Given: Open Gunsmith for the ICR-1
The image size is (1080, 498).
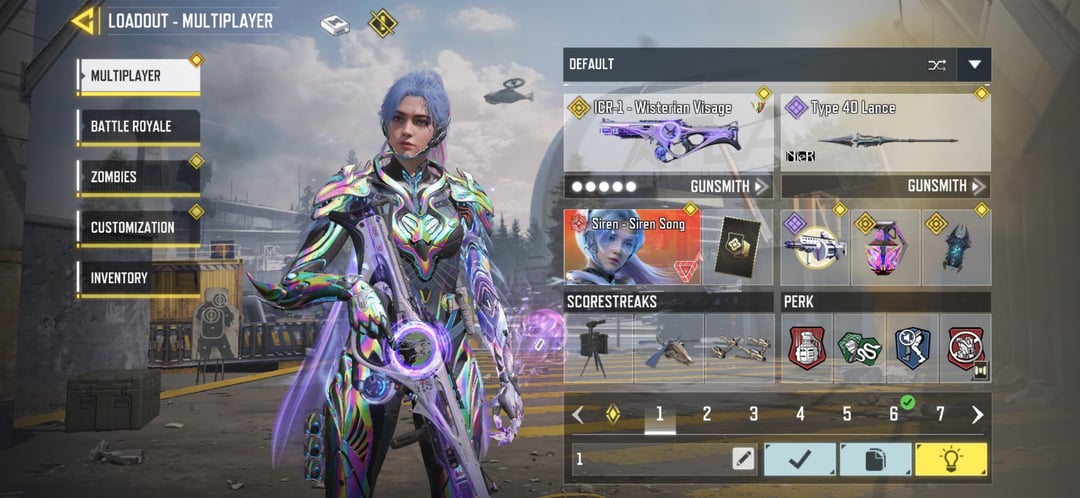Looking at the screenshot, I should [x=730, y=186].
